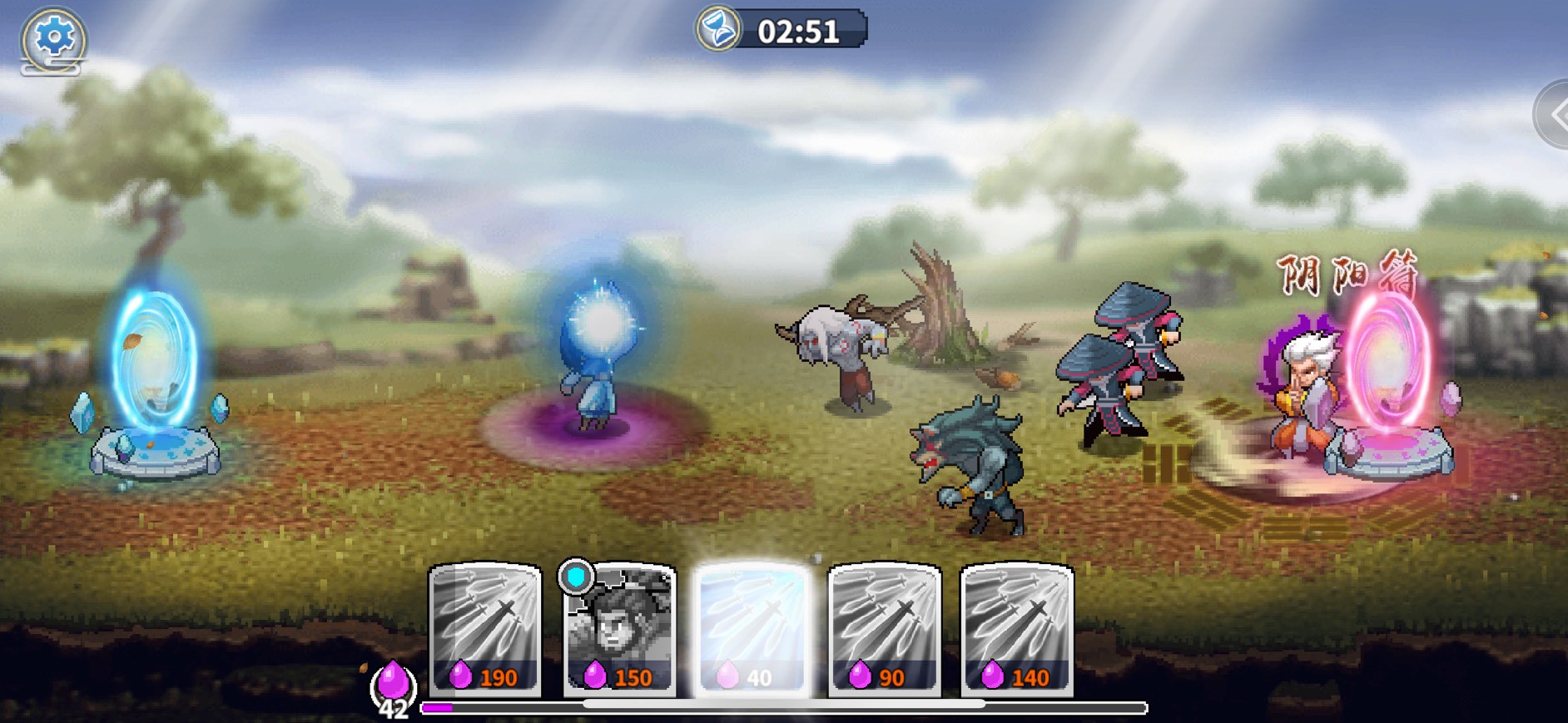The width and height of the screenshot is (1568, 723).
Task: Play the highlighted card costing 40
Action: click(x=752, y=628)
